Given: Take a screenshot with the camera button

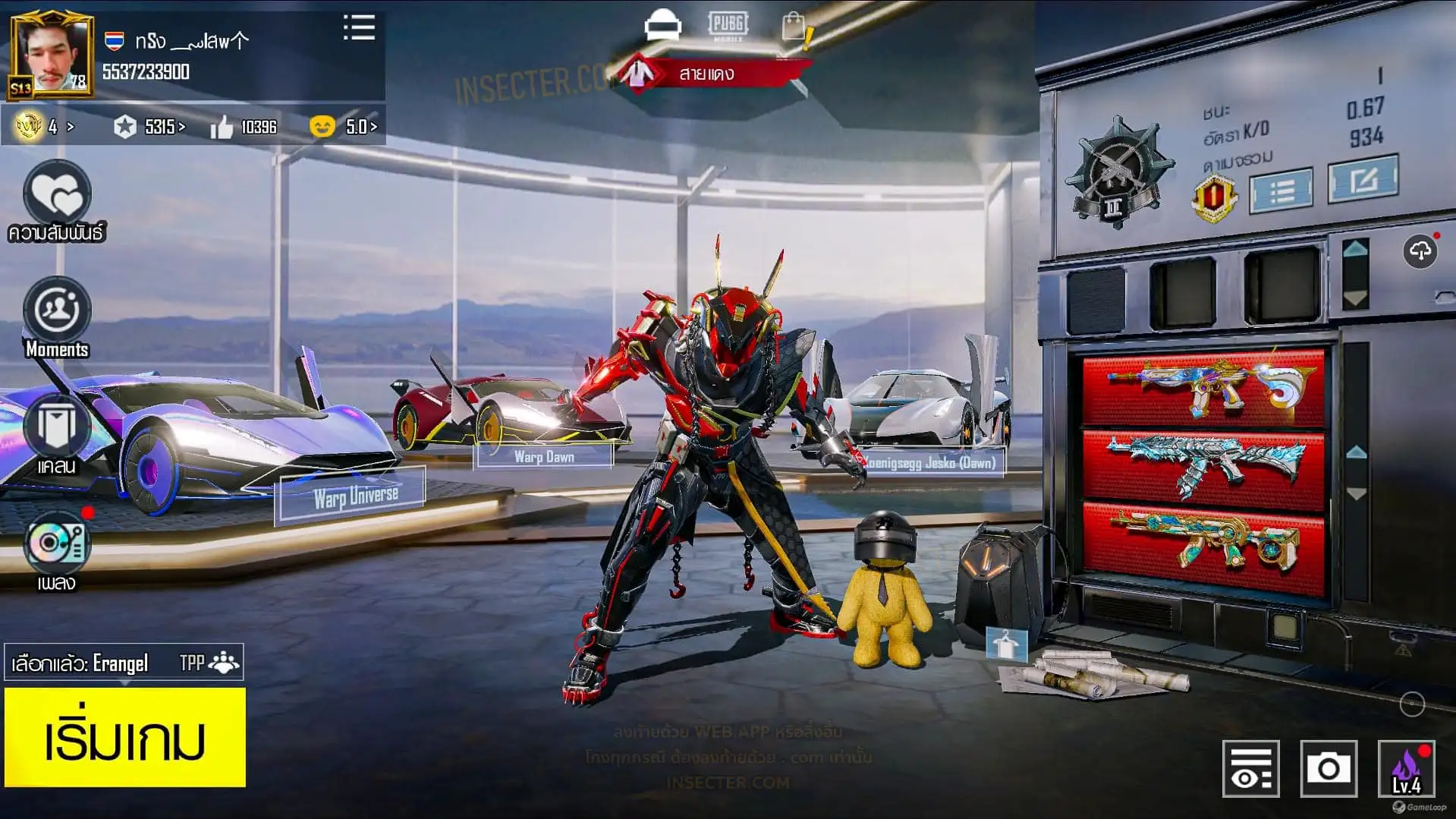Looking at the screenshot, I should tap(1328, 769).
